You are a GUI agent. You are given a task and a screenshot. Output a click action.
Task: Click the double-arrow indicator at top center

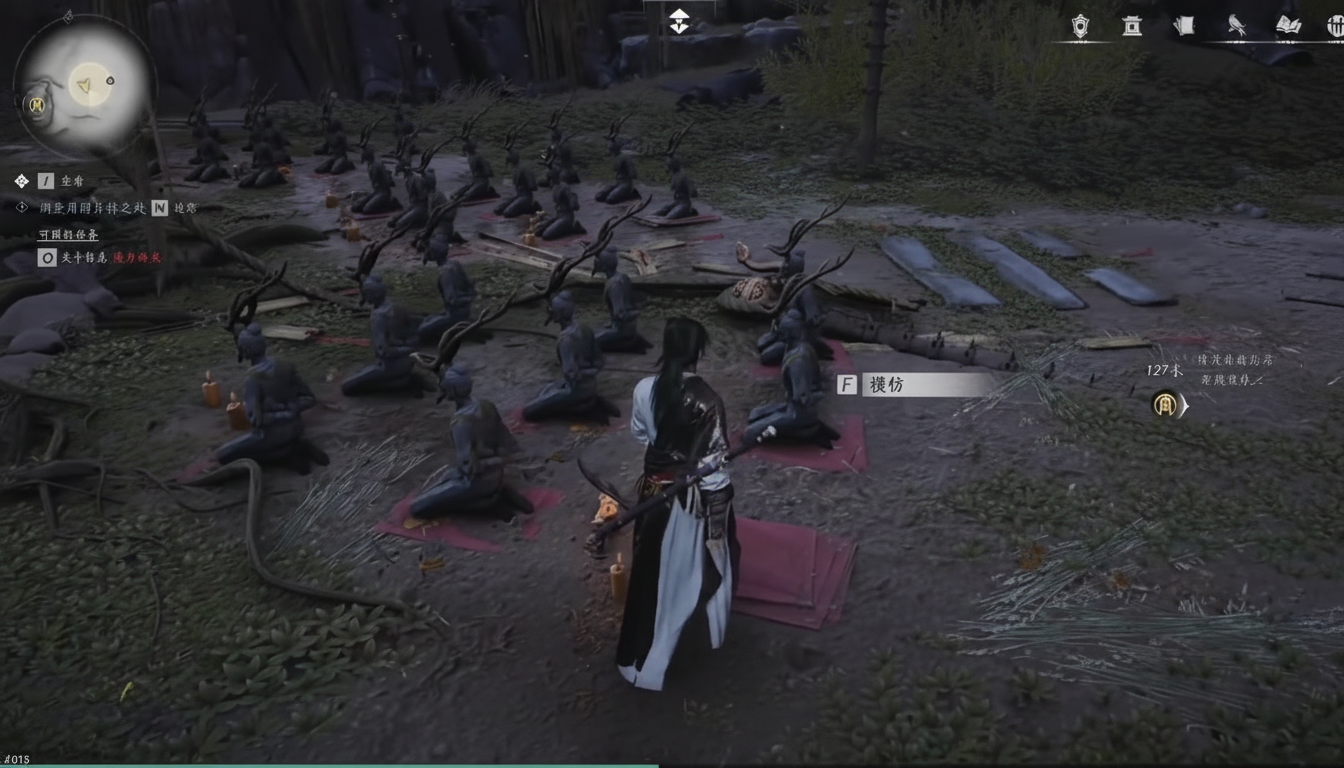[x=679, y=21]
